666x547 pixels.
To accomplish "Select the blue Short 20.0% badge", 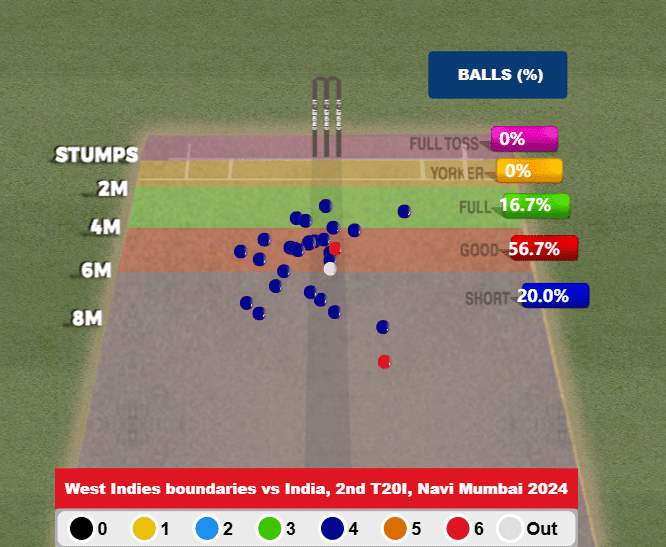I will click(553, 296).
